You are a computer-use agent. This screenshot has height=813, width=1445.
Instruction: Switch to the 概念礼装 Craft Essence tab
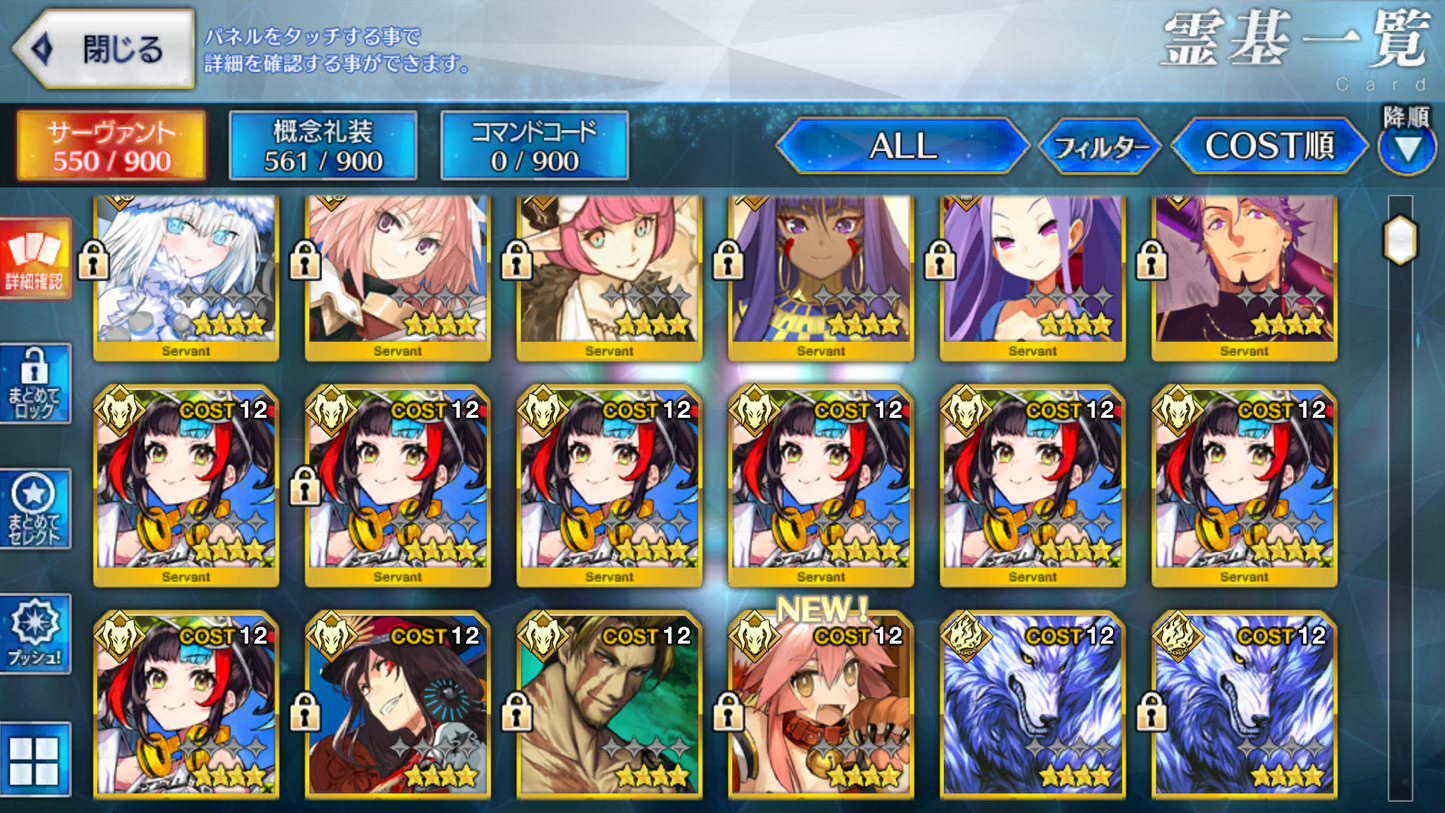tap(323, 145)
